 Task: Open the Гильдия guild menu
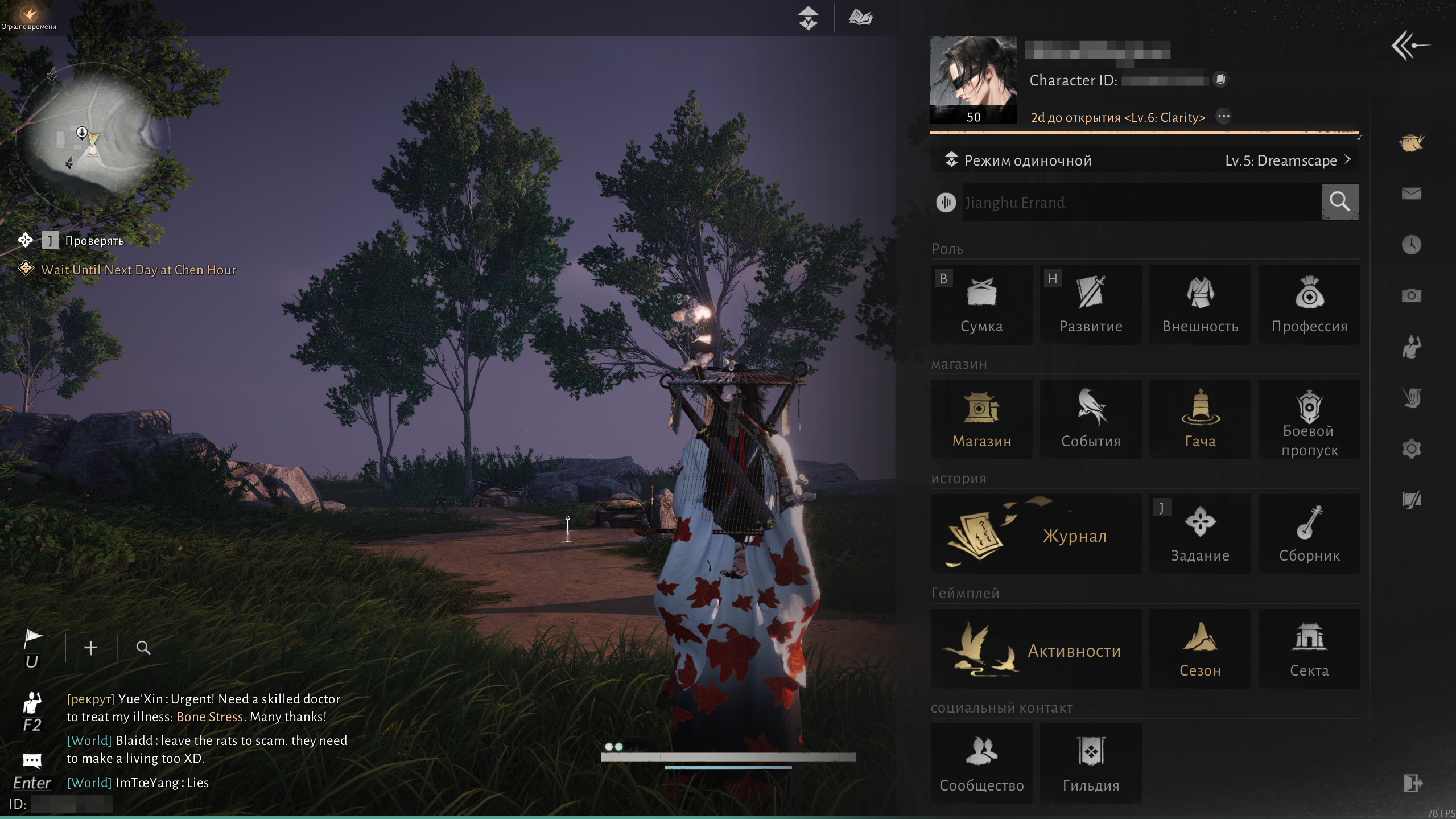[1091, 764]
